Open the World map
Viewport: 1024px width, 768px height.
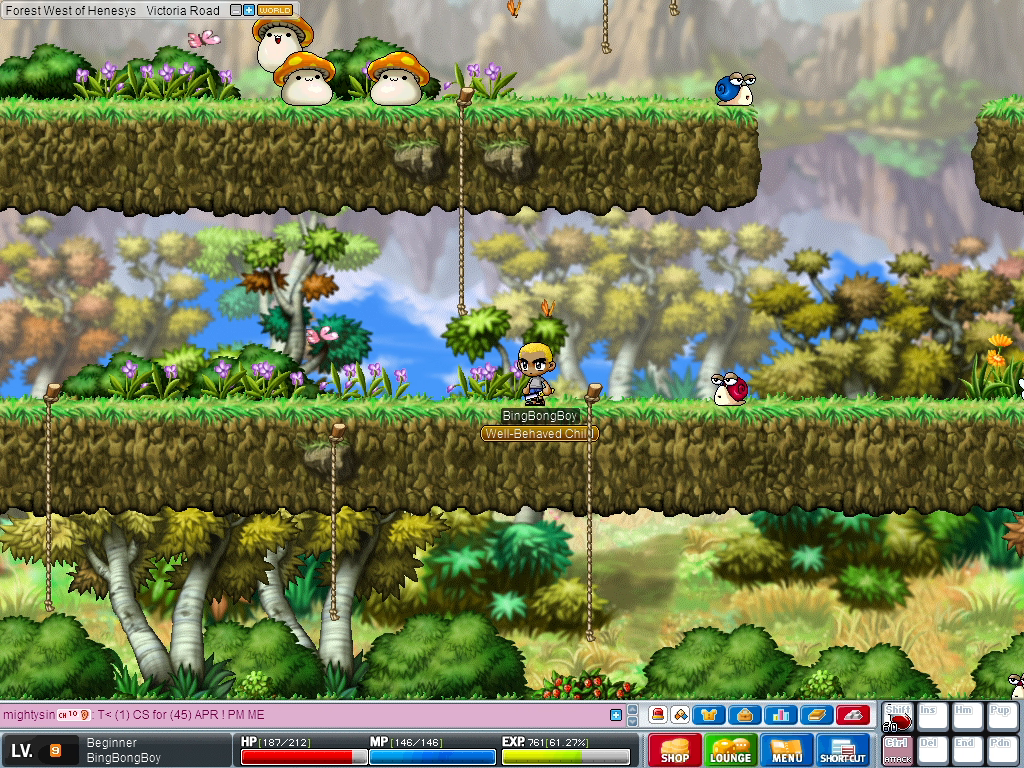275,10
